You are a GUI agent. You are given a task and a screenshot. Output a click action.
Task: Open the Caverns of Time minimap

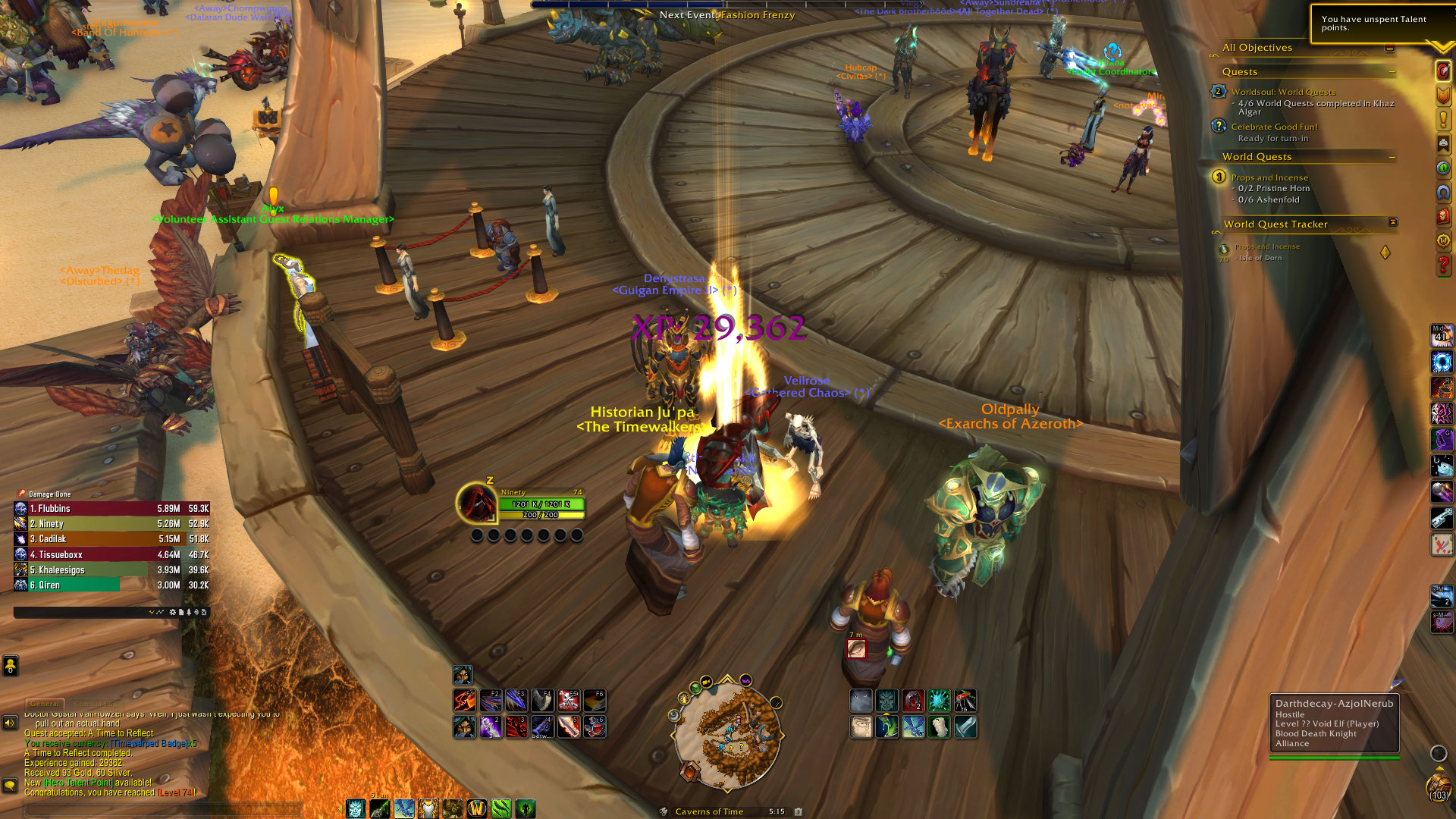pyautogui.click(x=726, y=733)
